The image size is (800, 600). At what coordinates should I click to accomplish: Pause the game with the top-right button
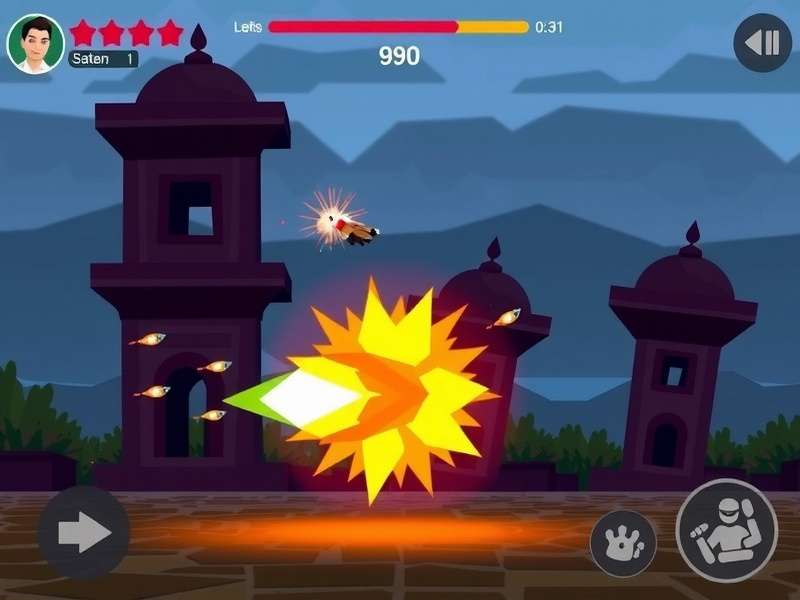[x=763, y=43]
